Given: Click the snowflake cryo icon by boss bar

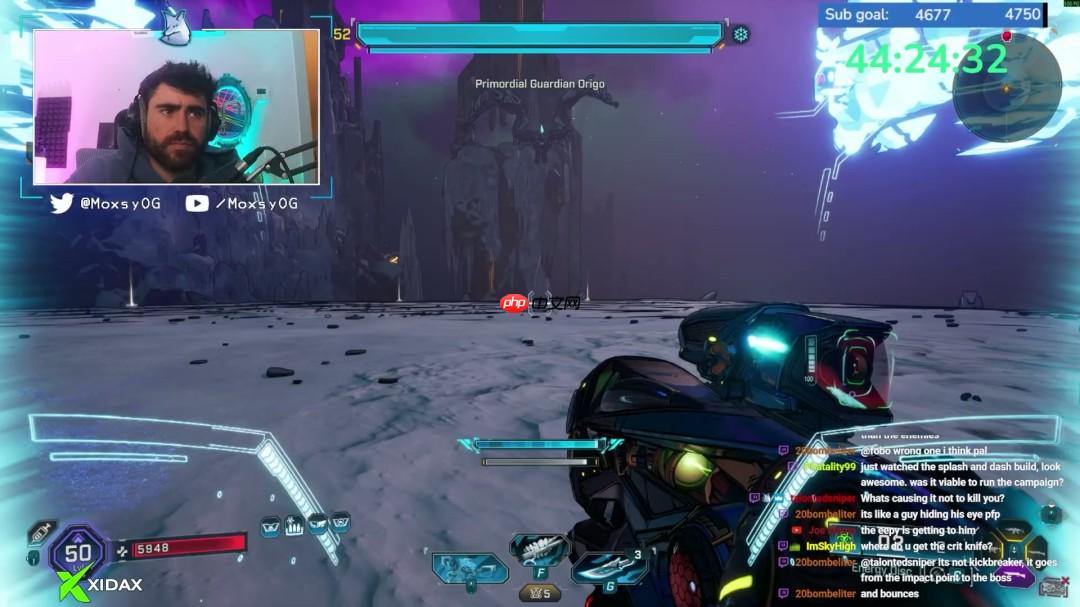Looking at the screenshot, I should click(x=741, y=35).
